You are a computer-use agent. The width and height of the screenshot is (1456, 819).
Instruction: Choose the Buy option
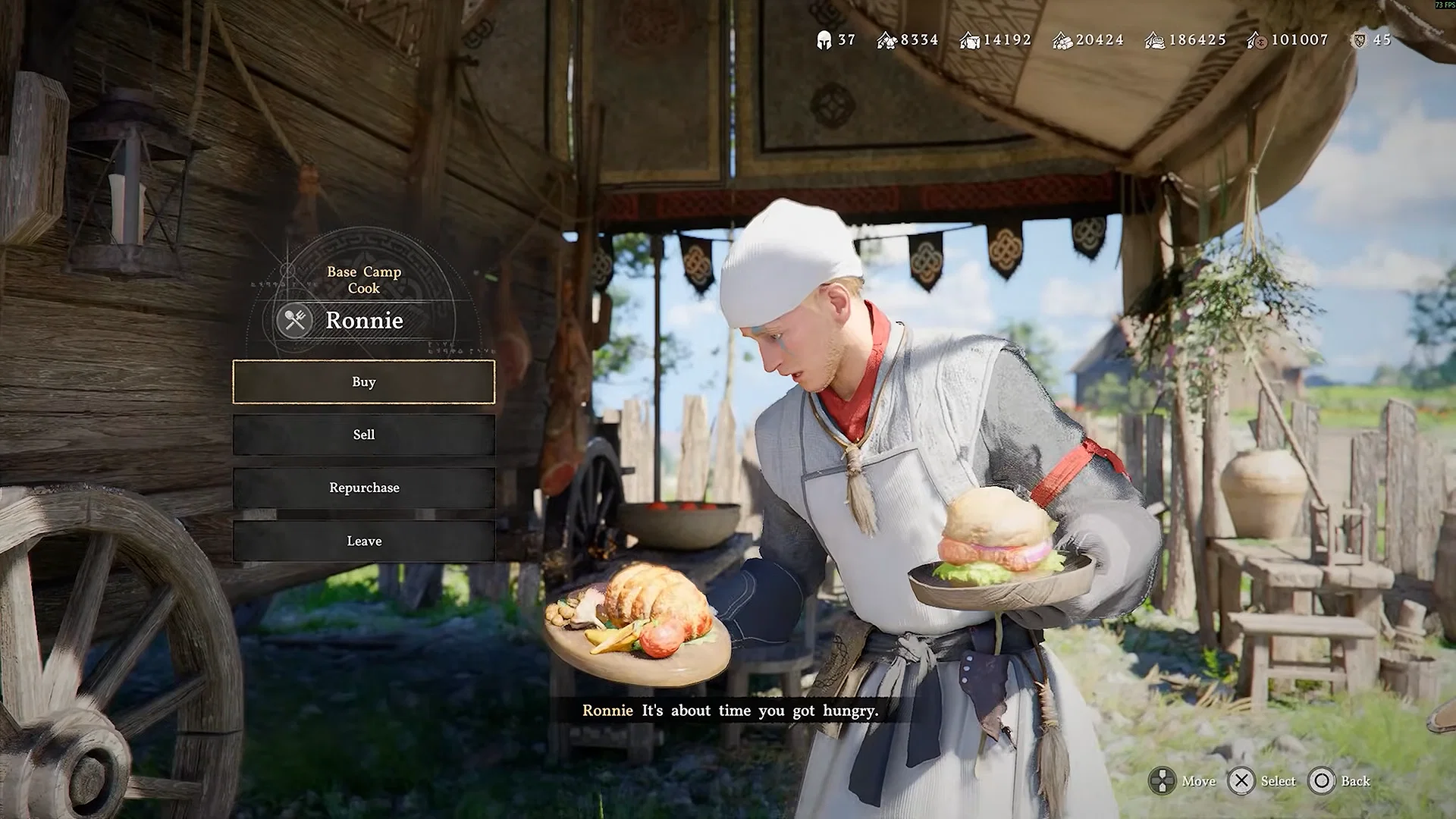[364, 382]
